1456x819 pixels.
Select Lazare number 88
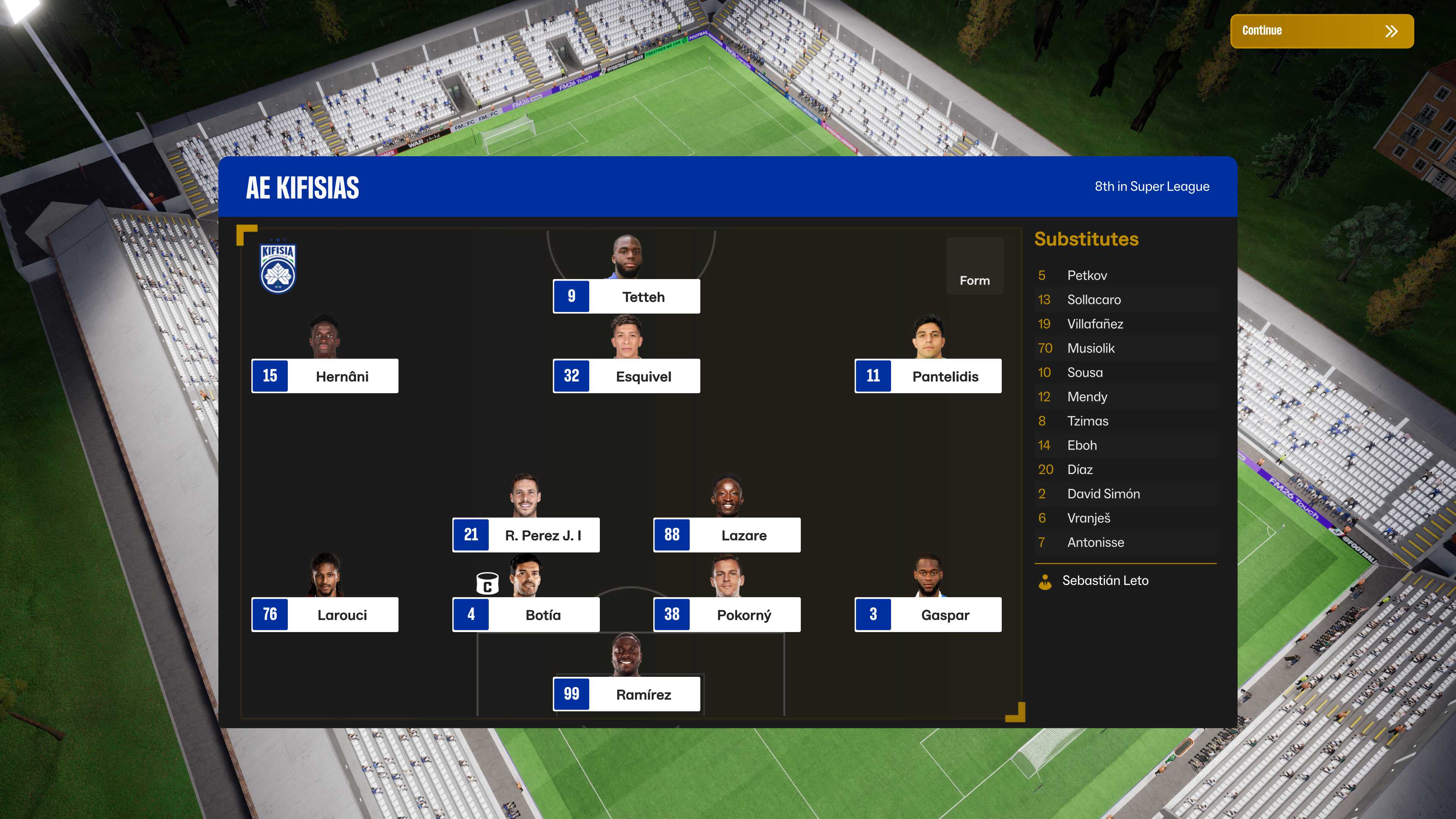(x=727, y=535)
